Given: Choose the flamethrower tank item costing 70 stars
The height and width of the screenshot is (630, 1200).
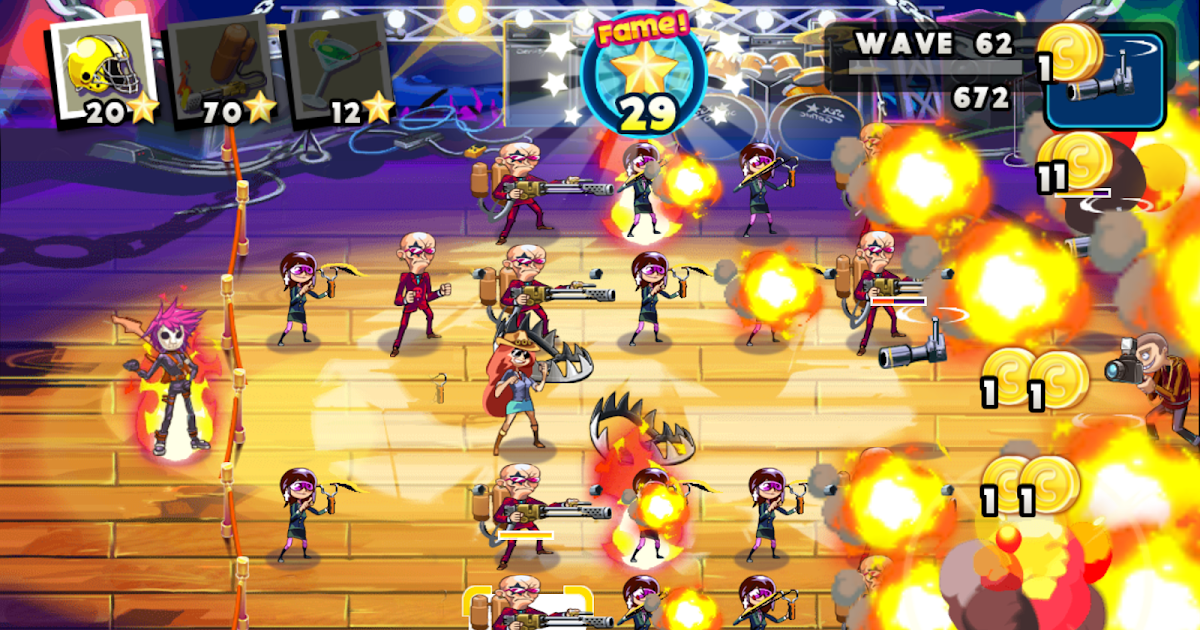Looking at the screenshot, I should [222, 70].
